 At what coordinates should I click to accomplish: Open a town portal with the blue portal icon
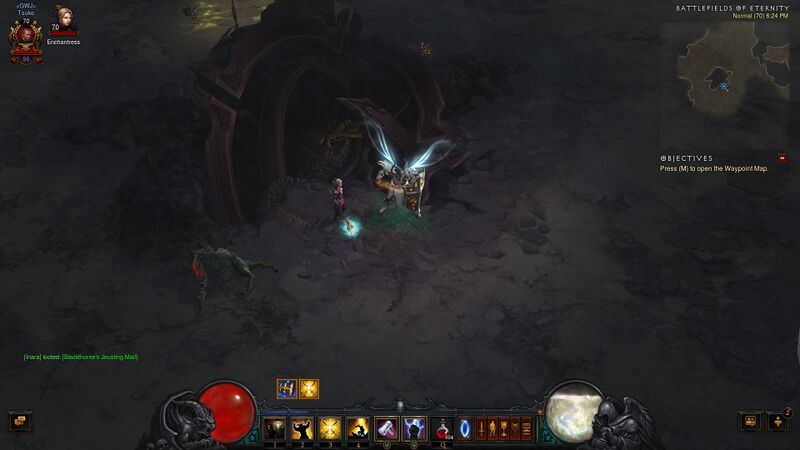[x=465, y=429]
